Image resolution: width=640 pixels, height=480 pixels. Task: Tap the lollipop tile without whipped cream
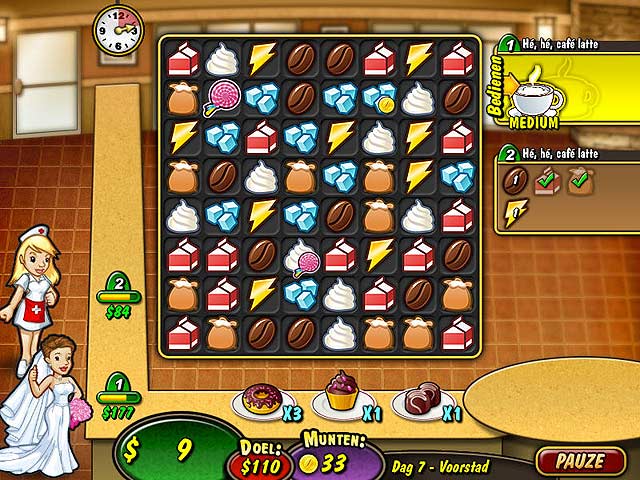click(222, 98)
